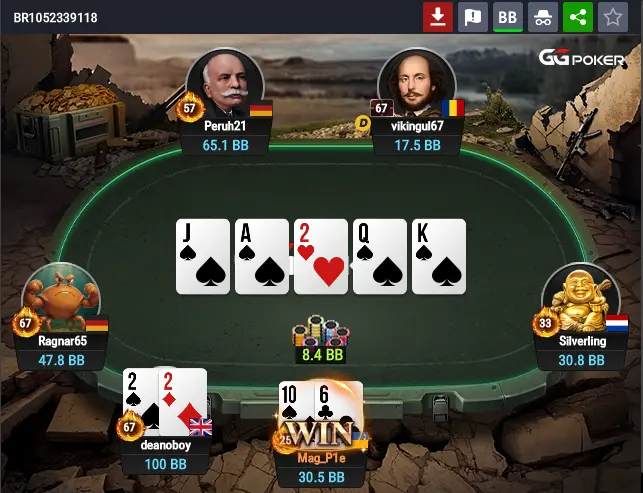Open vikingul67's player avatar
The height and width of the screenshot is (493, 643).
[x=416, y=85]
